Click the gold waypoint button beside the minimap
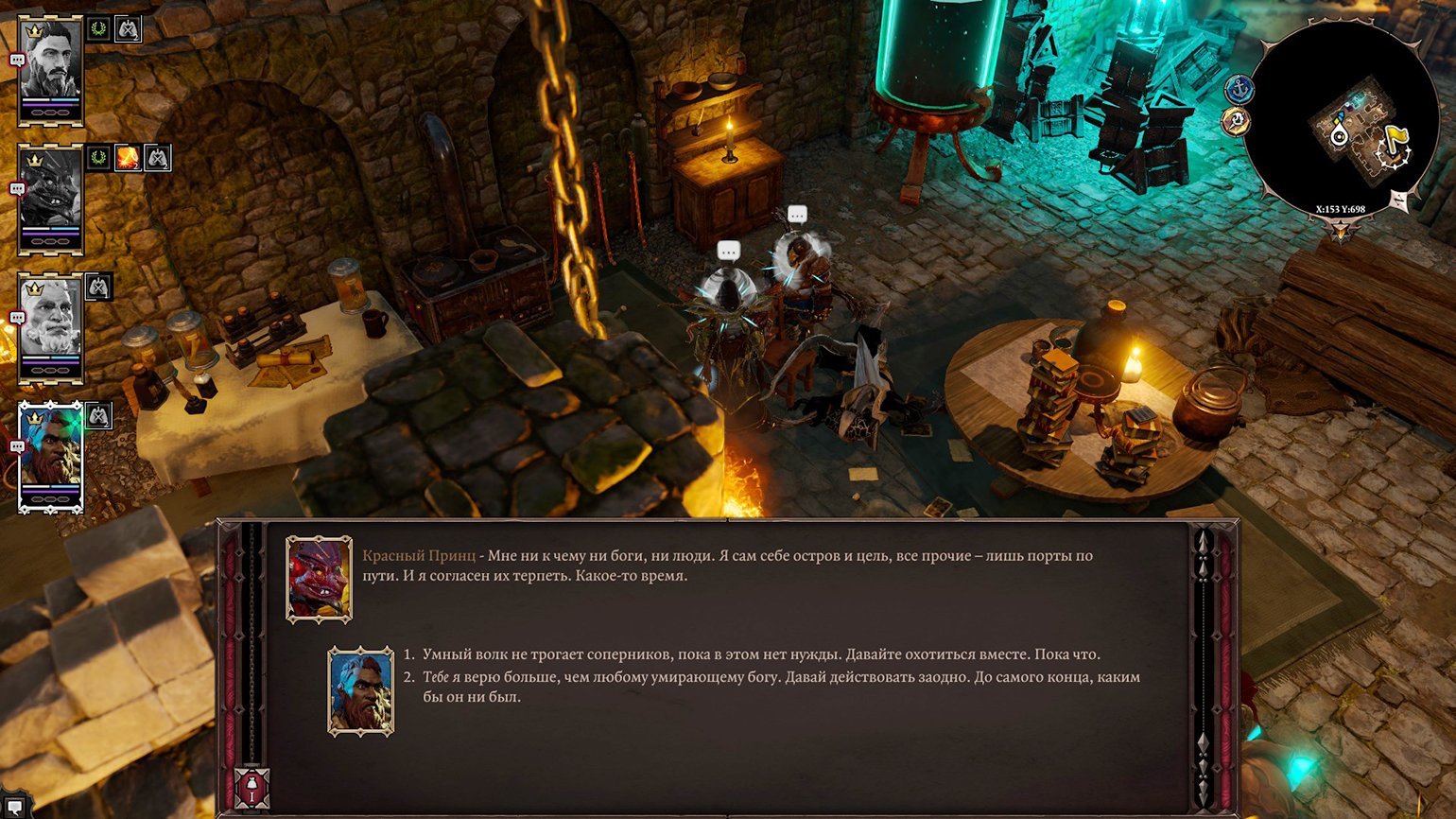This screenshot has height=819, width=1456. 1235,121
